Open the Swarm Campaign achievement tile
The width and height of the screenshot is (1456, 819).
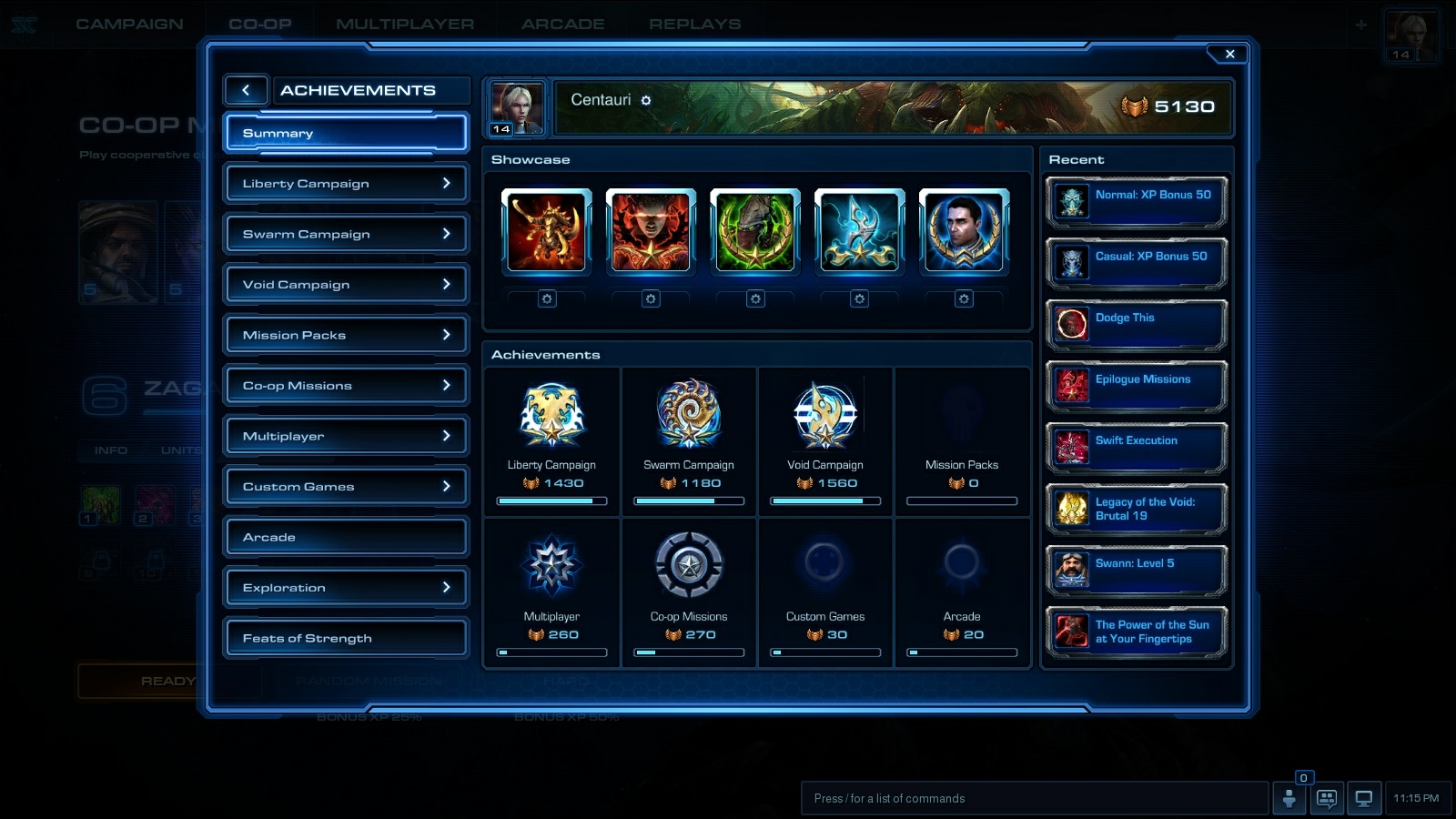coord(689,441)
